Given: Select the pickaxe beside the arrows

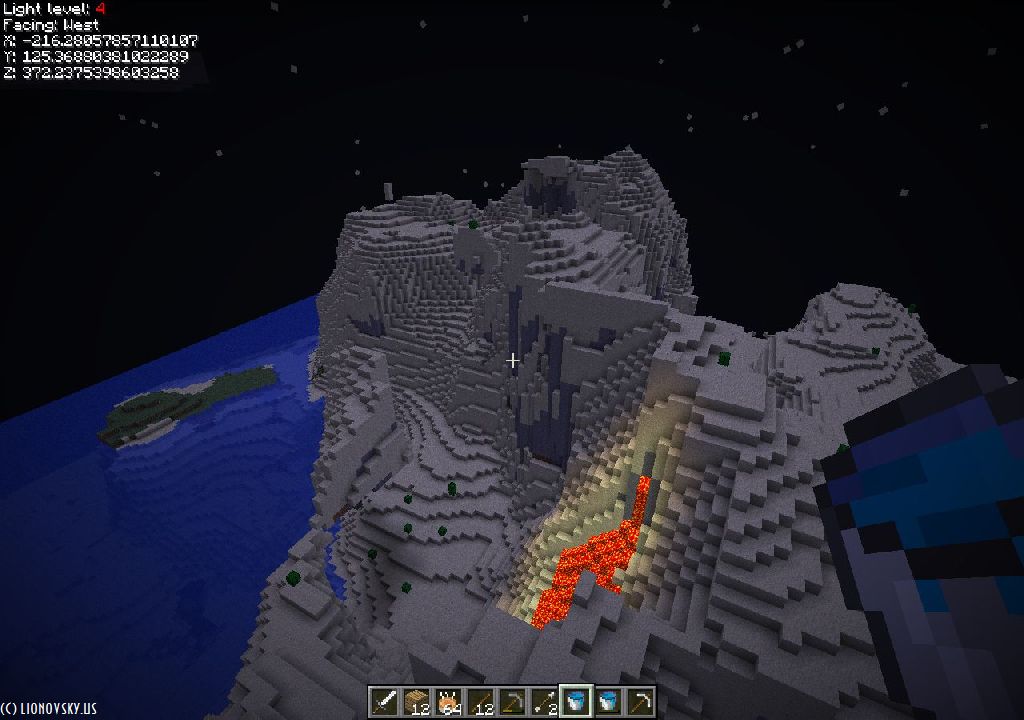Looking at the screenshot, I should click(512, 701).
